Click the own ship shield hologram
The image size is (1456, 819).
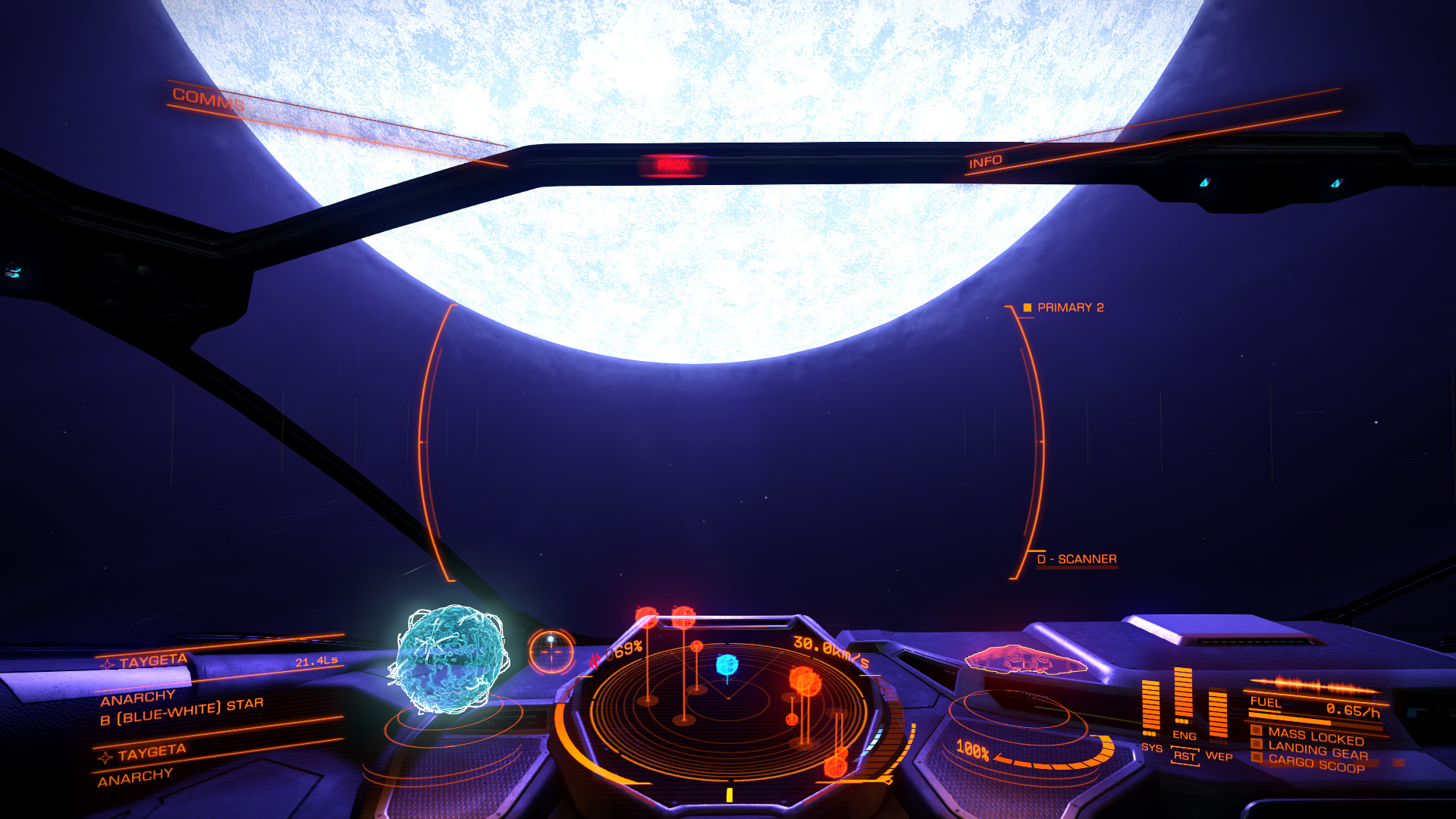click(x=1025, y=659)
